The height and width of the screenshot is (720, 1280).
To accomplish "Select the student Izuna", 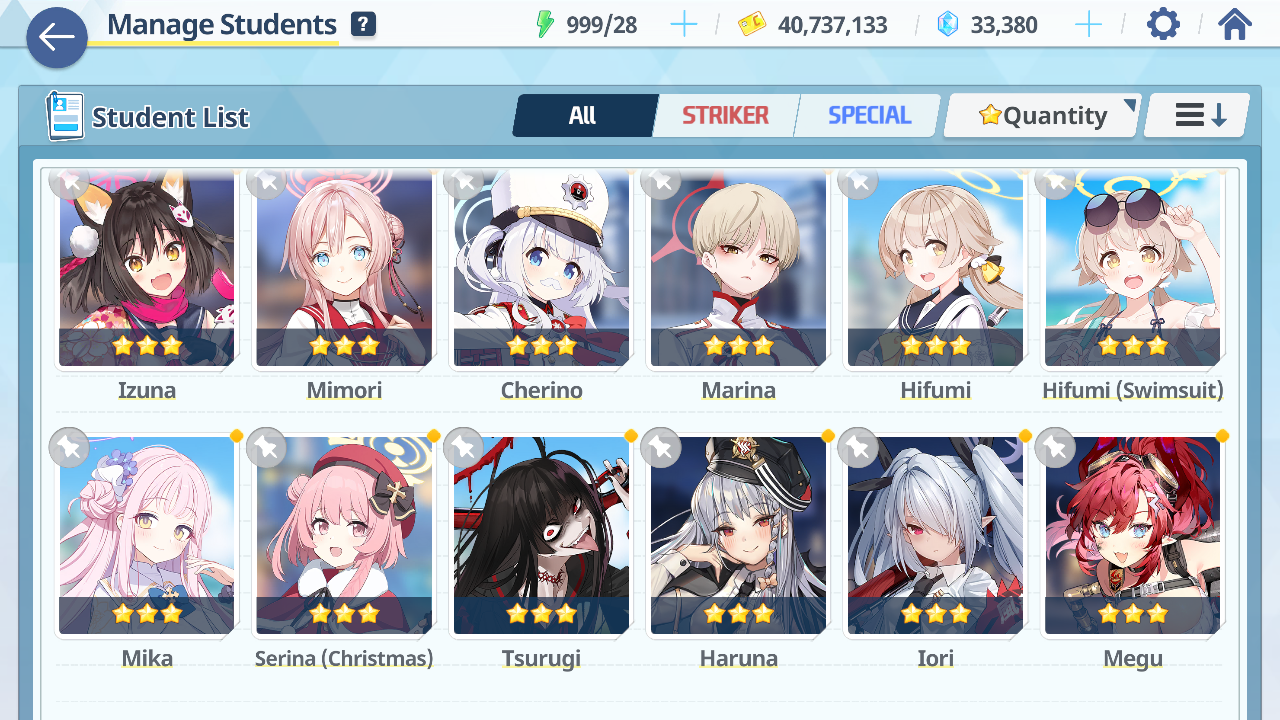I will click(147, 270).
